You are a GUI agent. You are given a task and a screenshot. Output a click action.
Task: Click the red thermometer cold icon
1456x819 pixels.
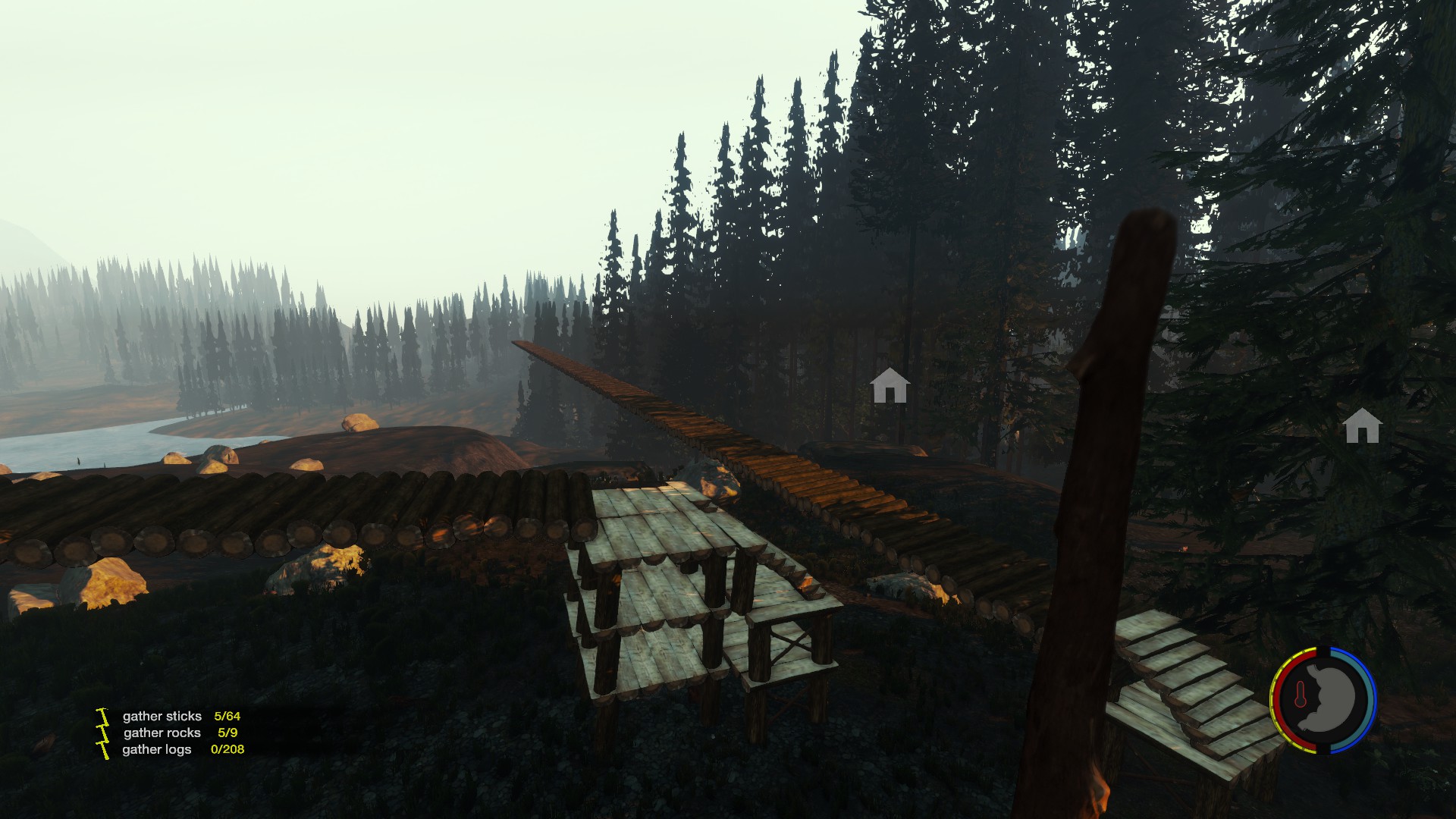coord(1301,695)
